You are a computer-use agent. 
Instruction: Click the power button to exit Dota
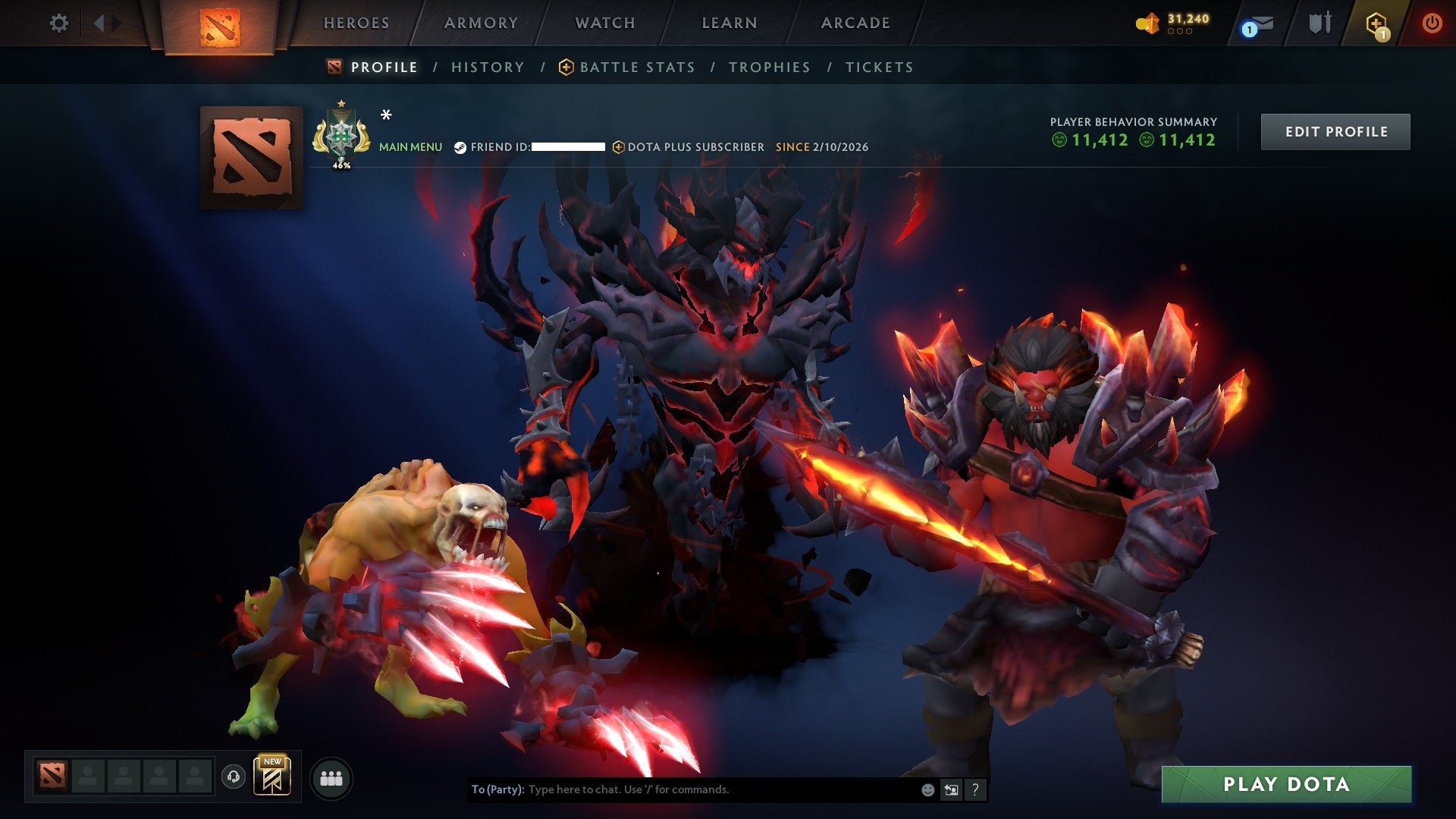point(1432,24)
